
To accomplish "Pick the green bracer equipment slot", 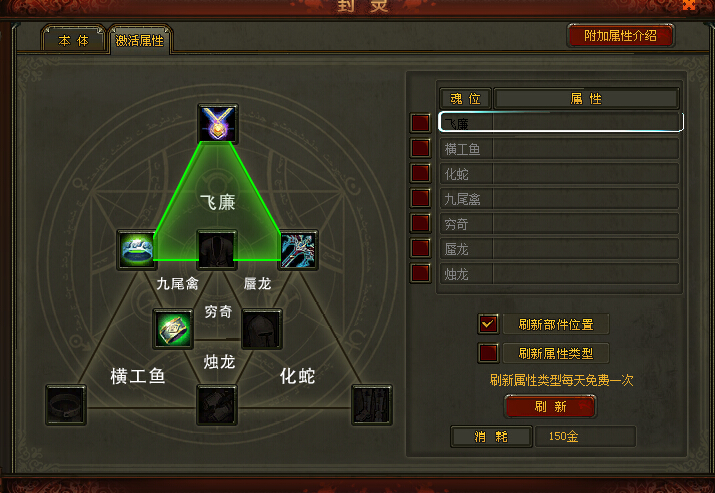I will pos(172,328).
